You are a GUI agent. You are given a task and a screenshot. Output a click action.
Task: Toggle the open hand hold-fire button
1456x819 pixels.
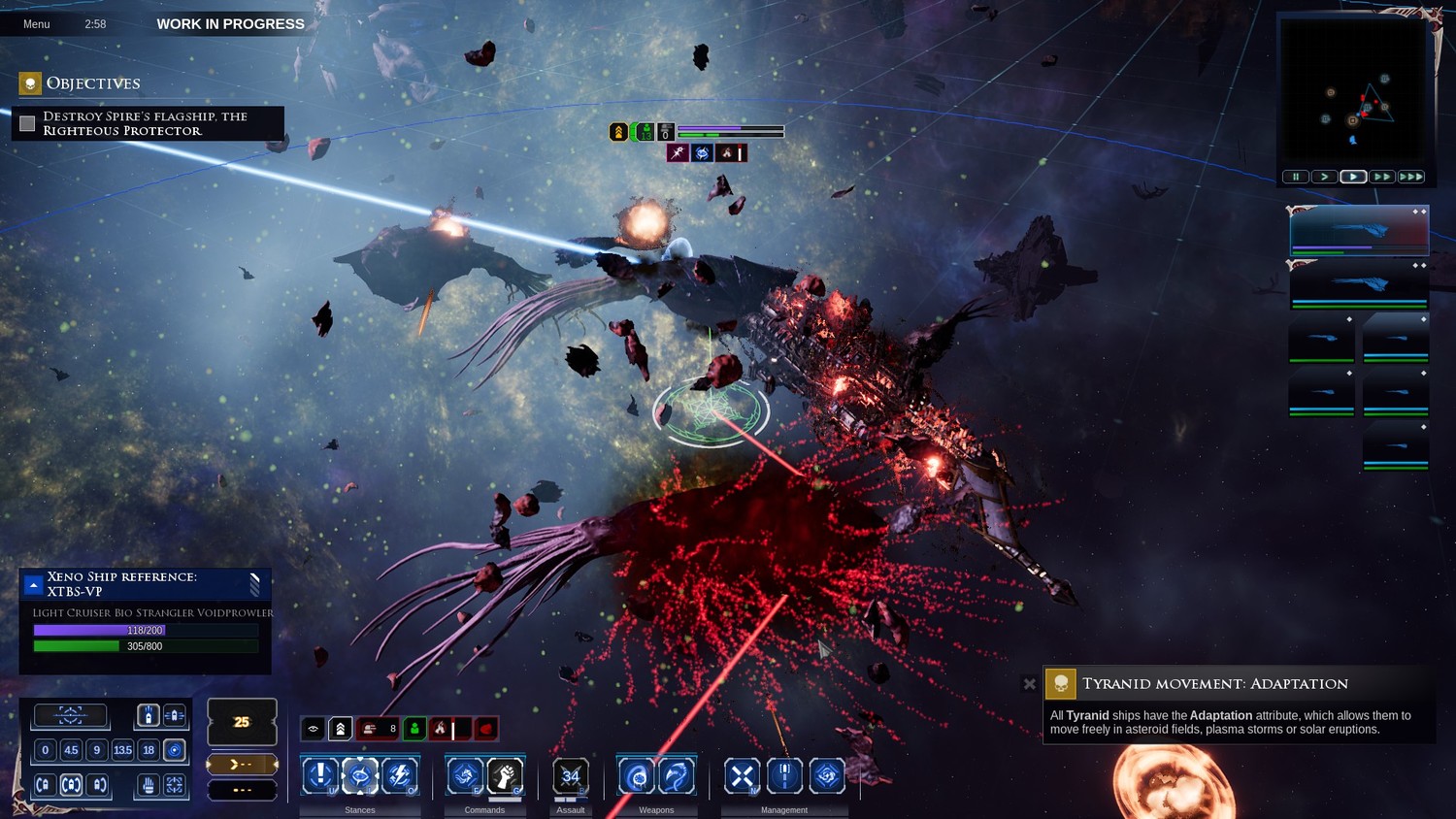coord(148,785)
